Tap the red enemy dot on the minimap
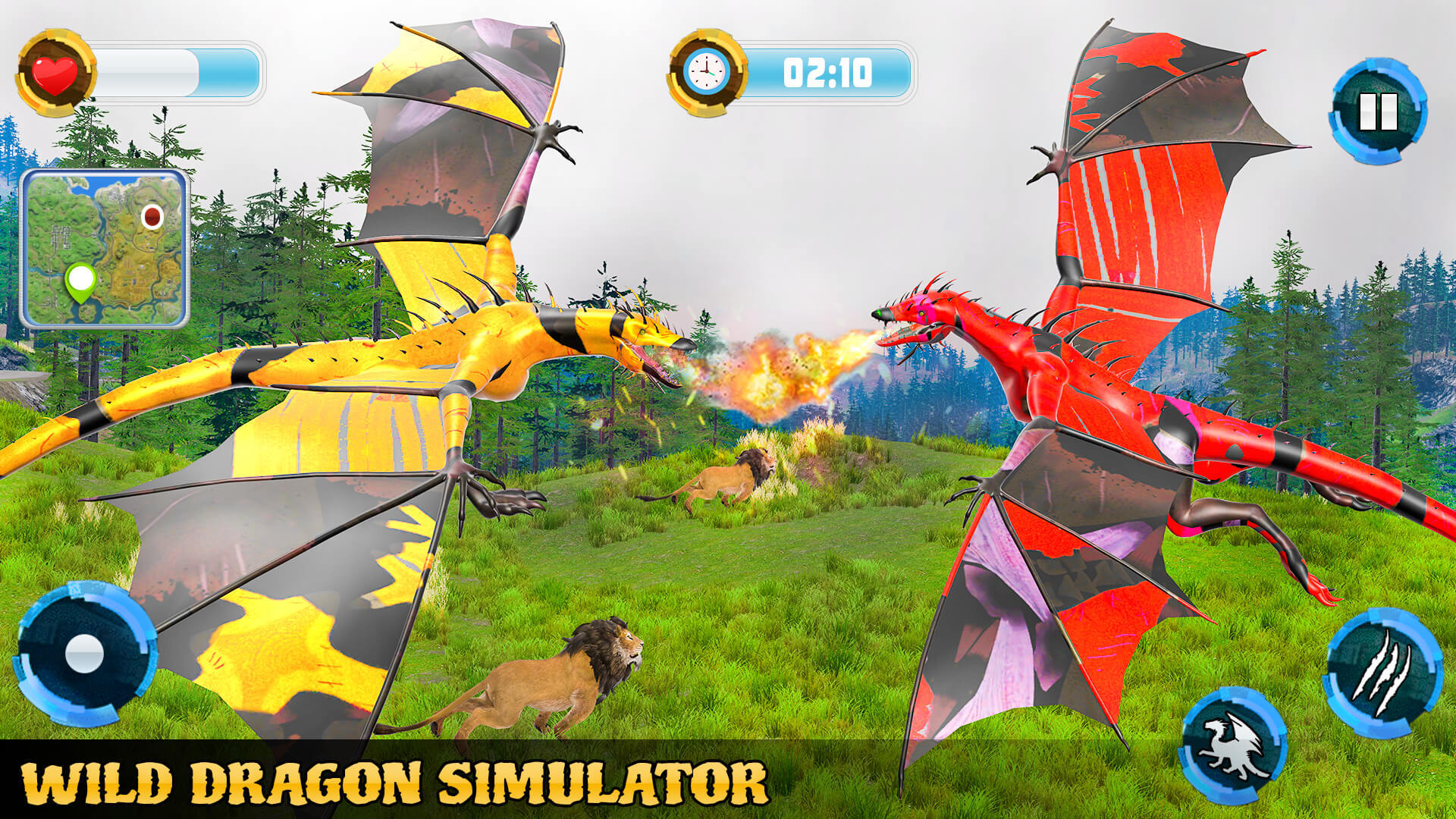 click(152, 215)
